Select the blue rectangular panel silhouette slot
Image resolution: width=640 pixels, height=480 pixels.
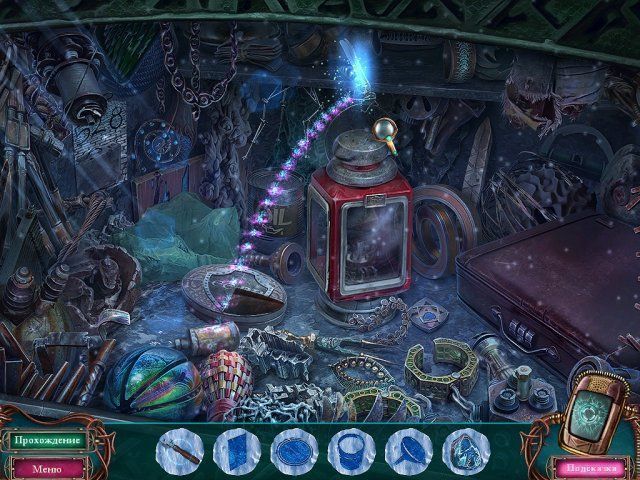[236, 451]
